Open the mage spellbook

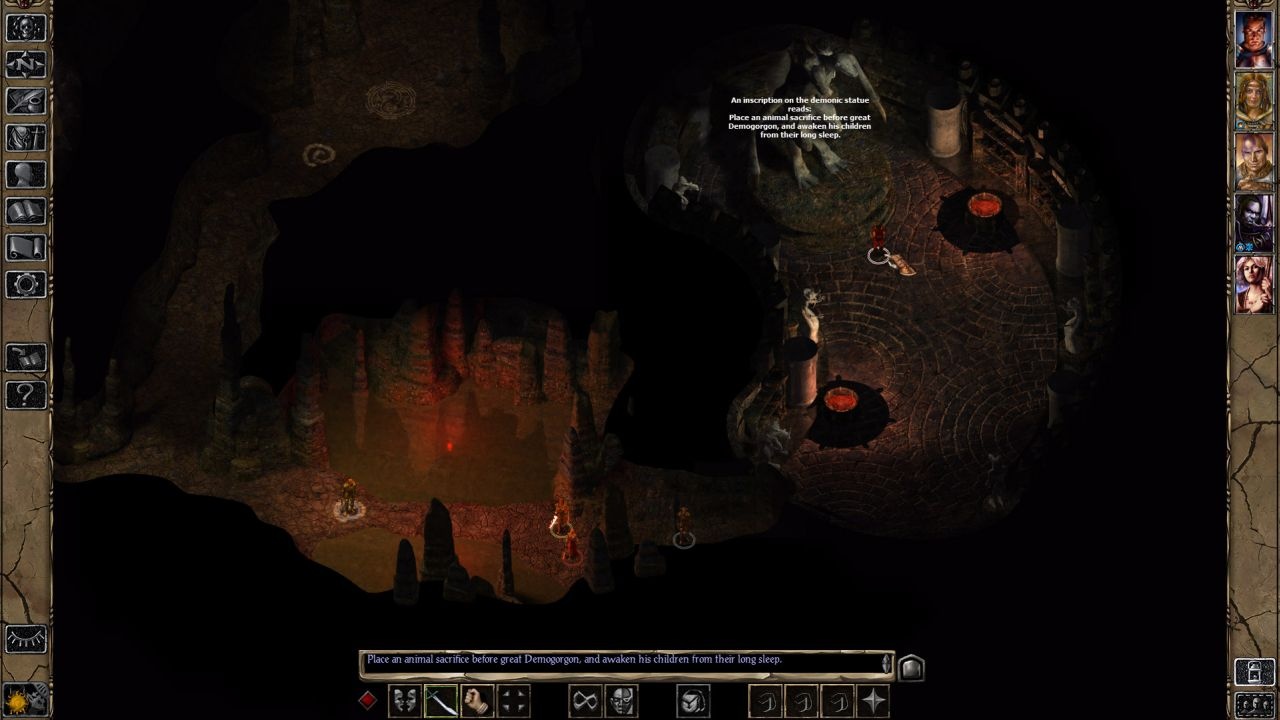pyautogui.click(x=26, y=211)
